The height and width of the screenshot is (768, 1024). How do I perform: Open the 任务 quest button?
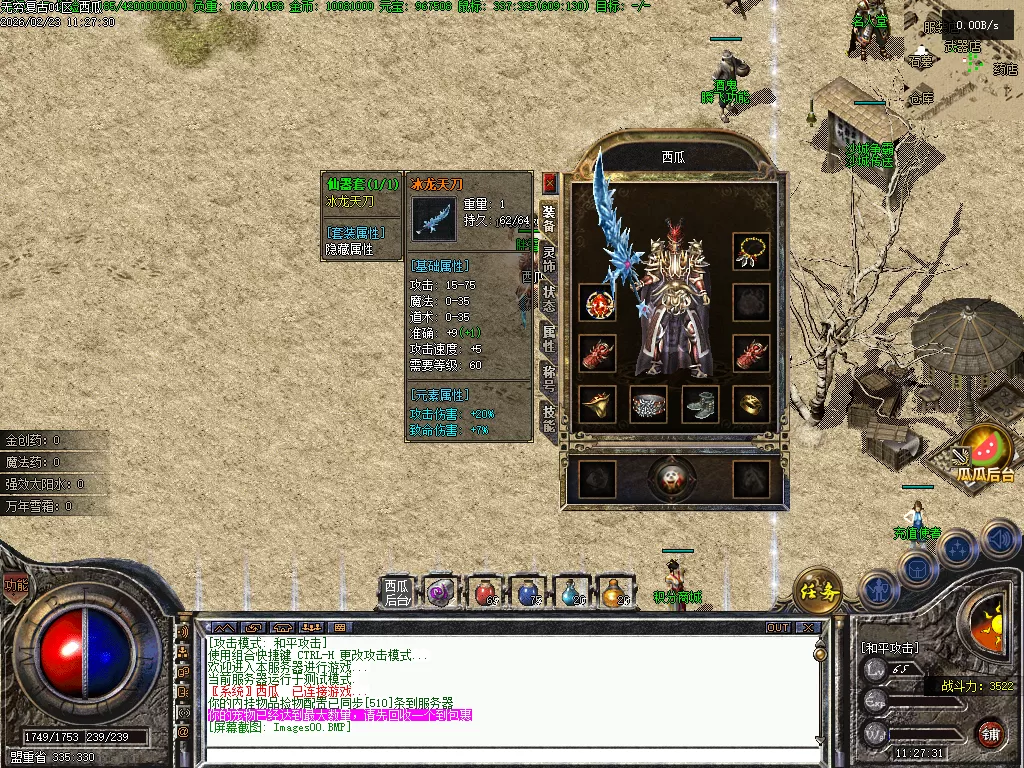coord(817,590)
